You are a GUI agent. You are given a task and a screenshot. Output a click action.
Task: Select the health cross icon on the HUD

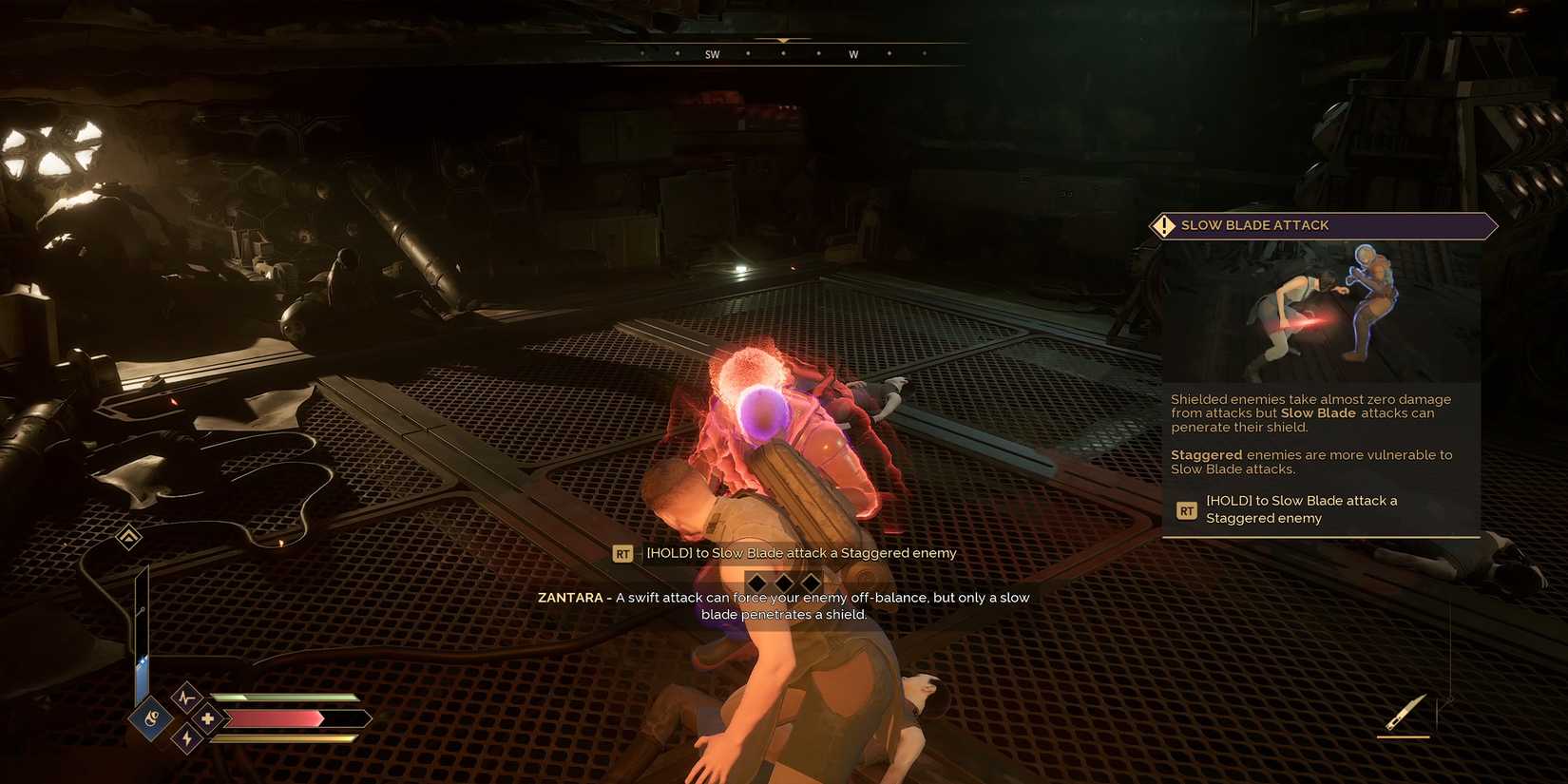[x=208, y=718]
